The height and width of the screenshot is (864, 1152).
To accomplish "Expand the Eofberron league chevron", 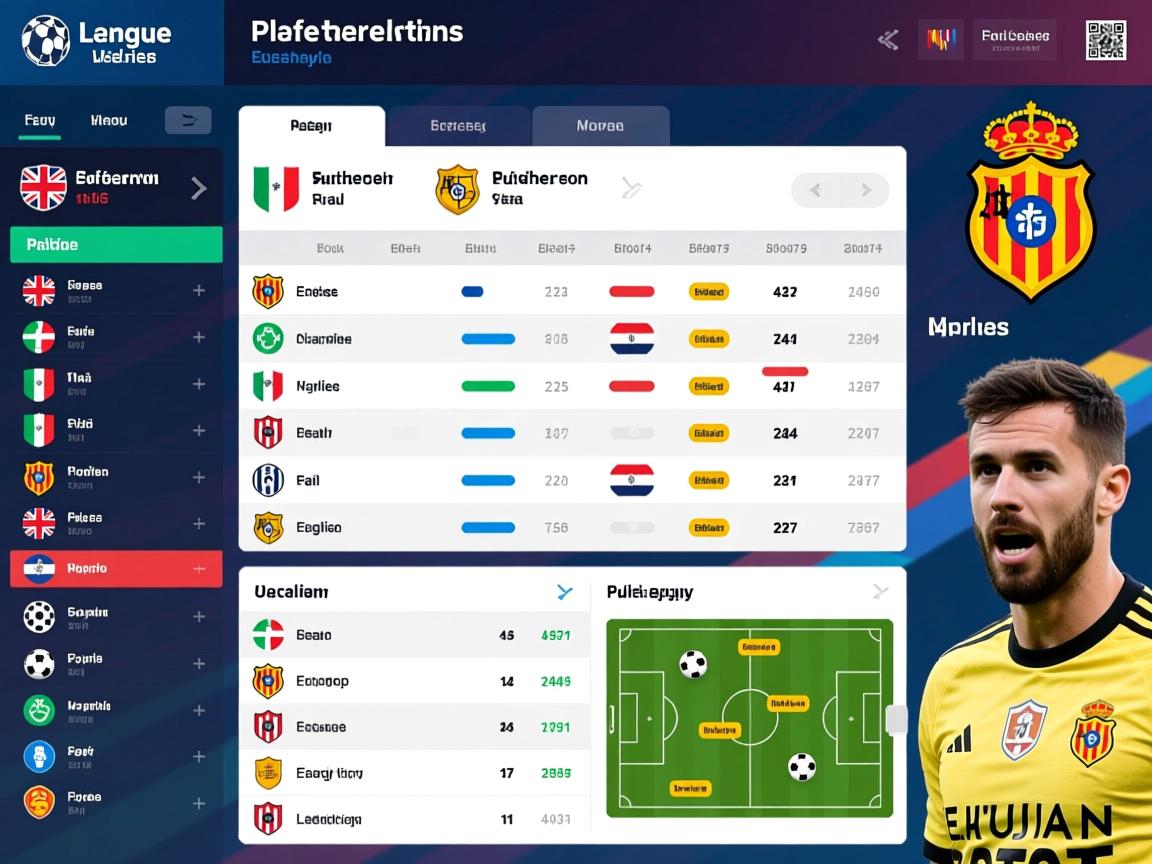I will [x=199, y=188].
